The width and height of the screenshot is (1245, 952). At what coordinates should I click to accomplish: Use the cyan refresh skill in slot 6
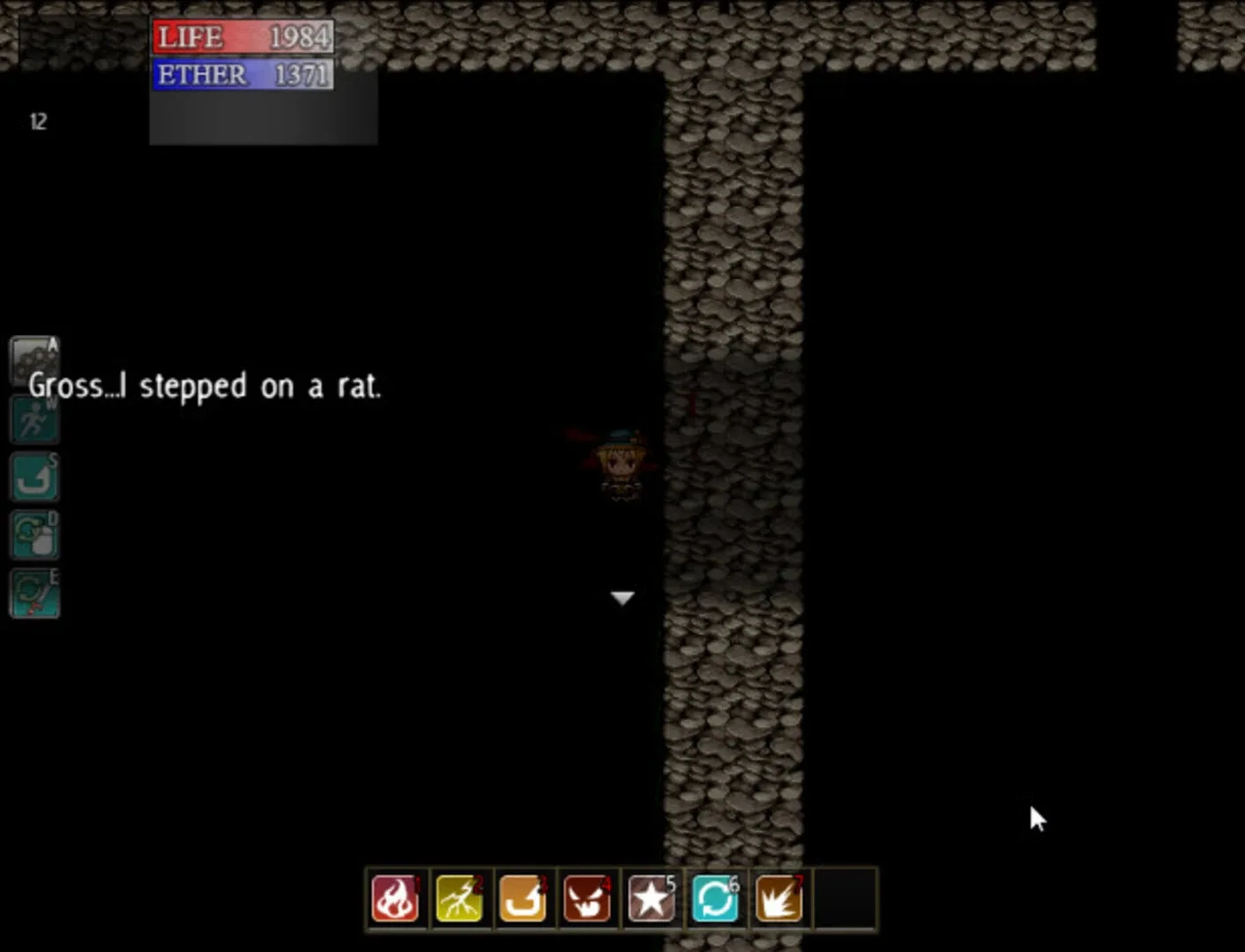tap(715, 898)
